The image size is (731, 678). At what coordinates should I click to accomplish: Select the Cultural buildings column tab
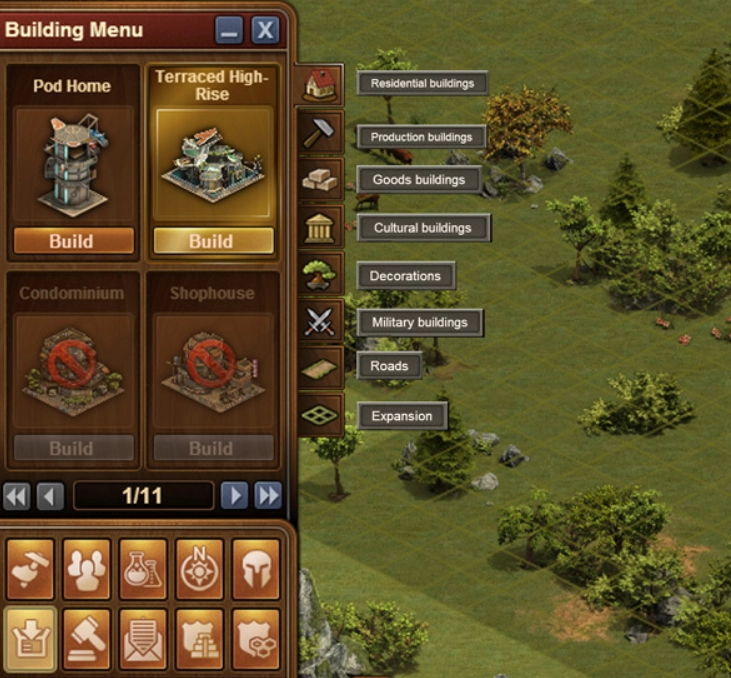click(320, 228)
